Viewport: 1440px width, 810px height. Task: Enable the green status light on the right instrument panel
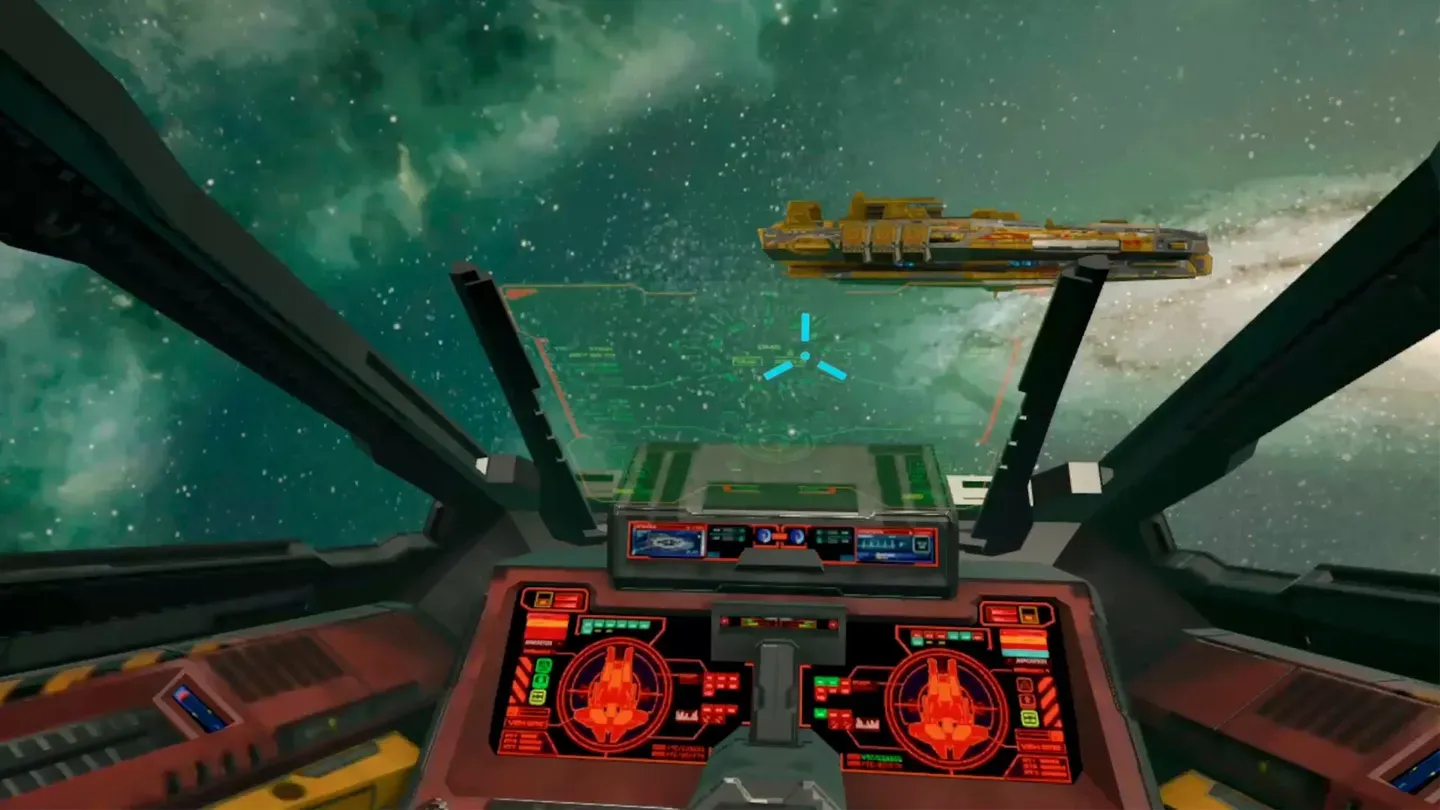(820, 712)
